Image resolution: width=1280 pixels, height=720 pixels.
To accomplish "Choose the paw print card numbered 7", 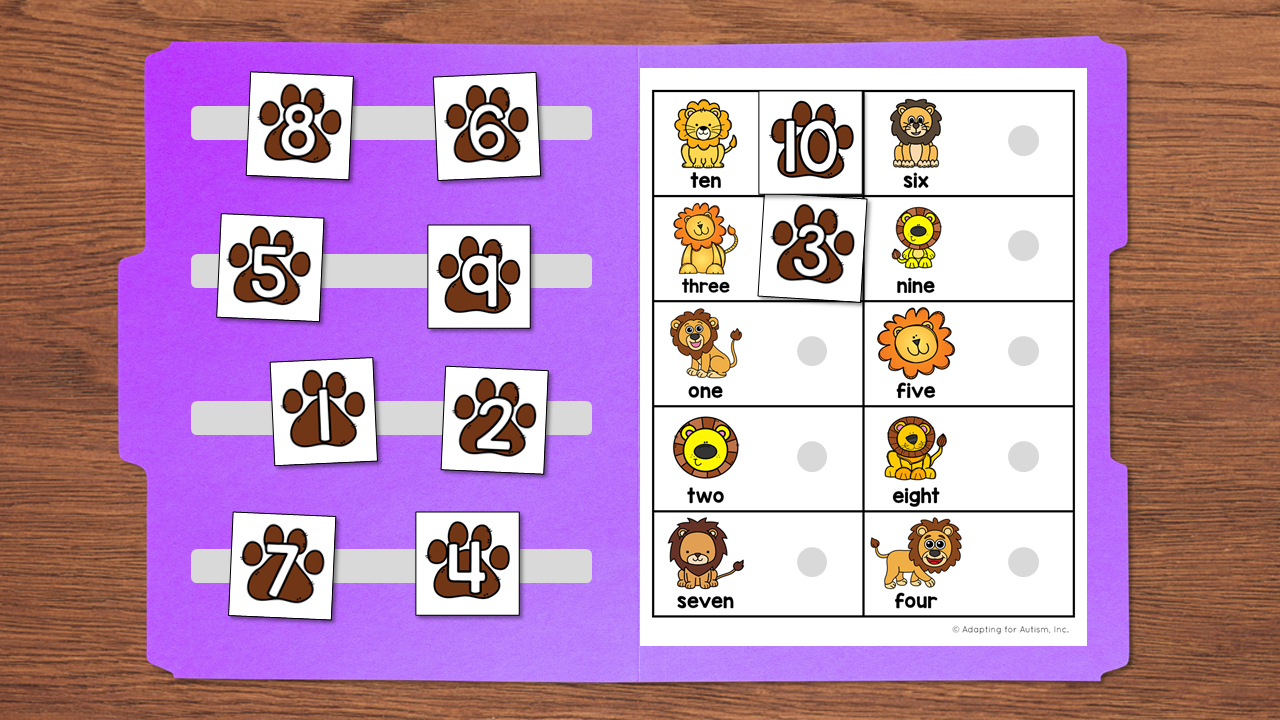I will tap(282, 565).
